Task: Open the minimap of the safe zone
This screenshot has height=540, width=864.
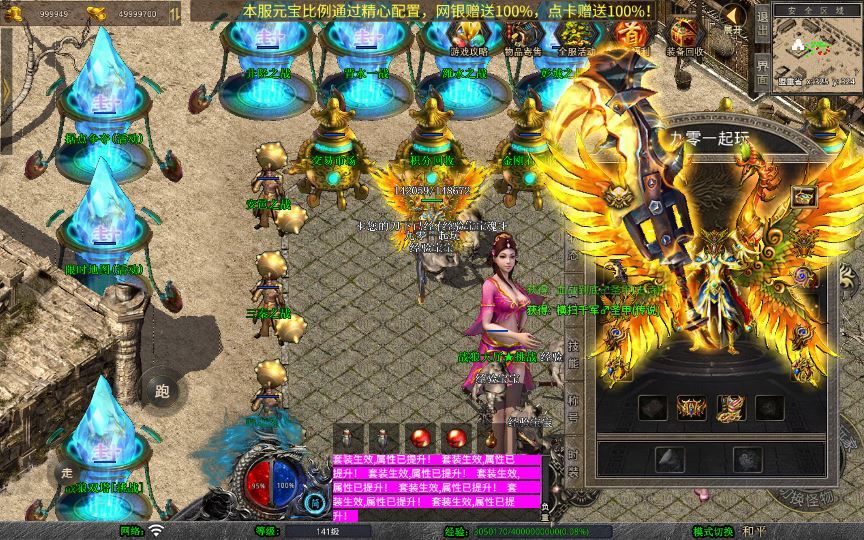Action: pyautogui.click(x=817, y=45)
